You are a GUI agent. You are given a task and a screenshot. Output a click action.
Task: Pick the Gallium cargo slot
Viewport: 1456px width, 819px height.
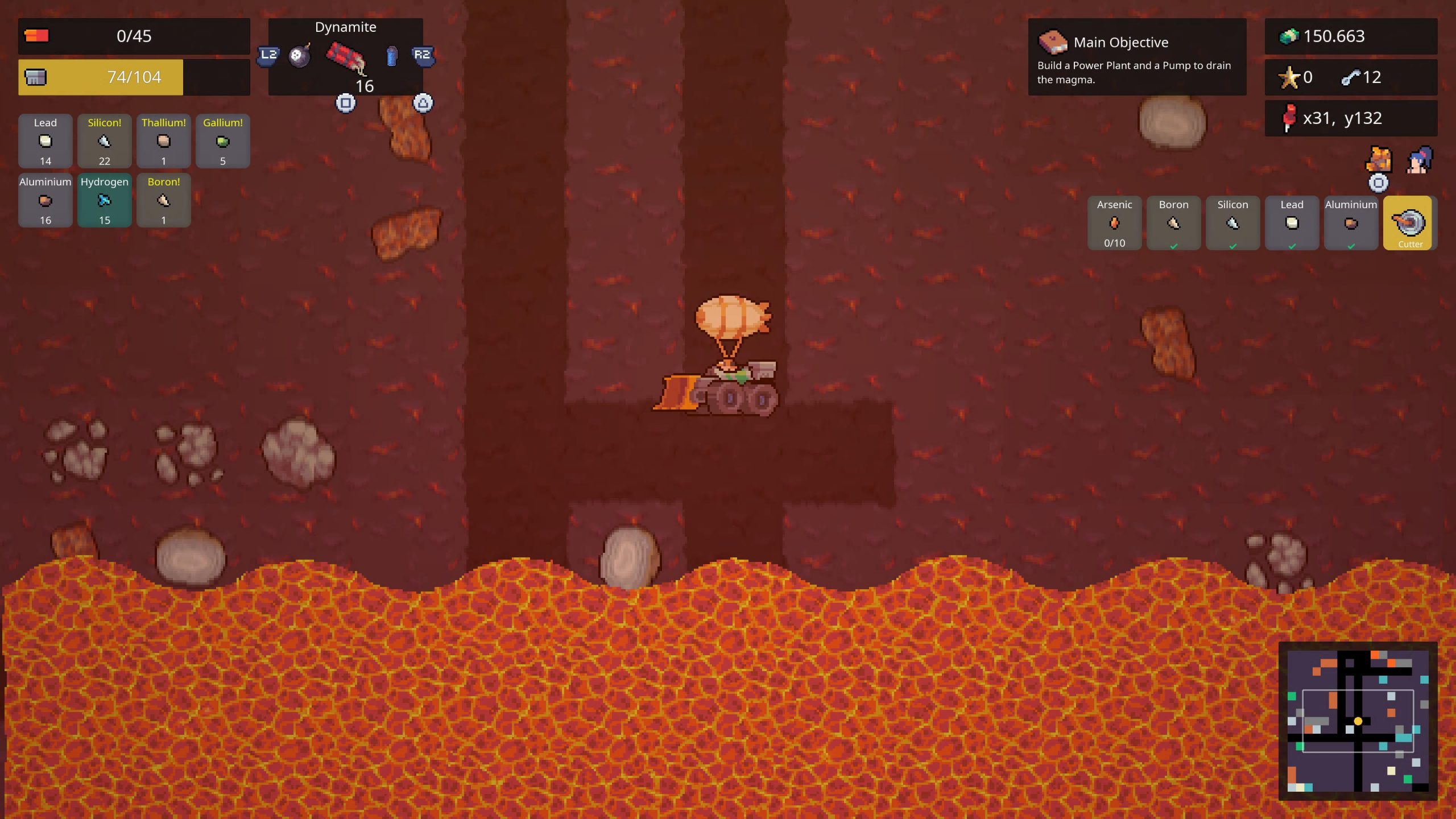(x=223, y=141)
